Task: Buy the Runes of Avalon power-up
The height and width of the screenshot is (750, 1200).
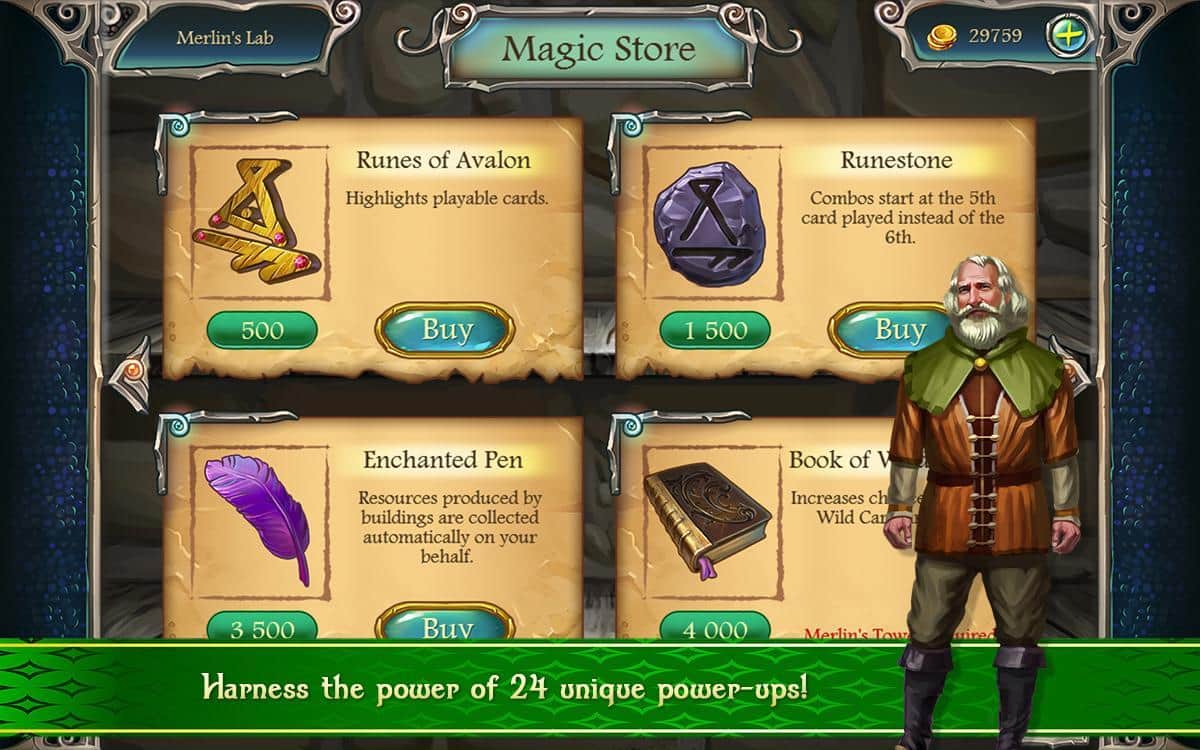Action: pyautogui.click(x=446, y=330)
